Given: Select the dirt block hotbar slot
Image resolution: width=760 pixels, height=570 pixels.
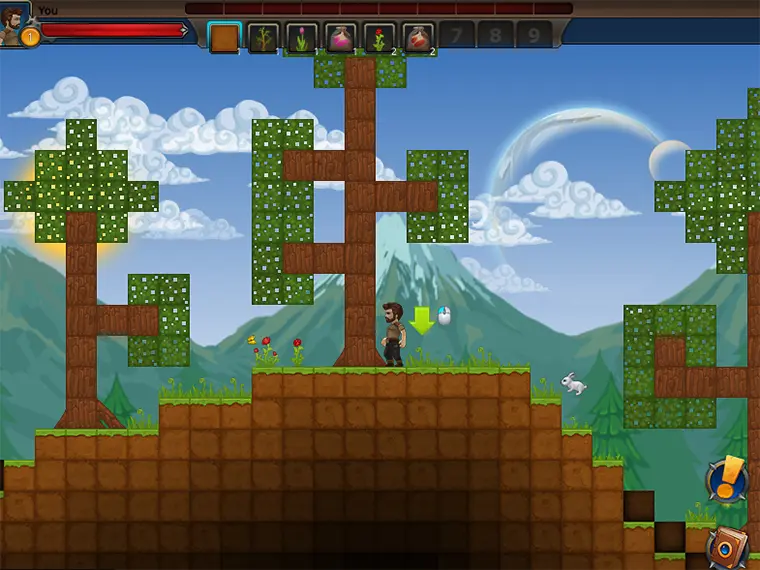Looking at the screenshot, I should pos(225,37).
